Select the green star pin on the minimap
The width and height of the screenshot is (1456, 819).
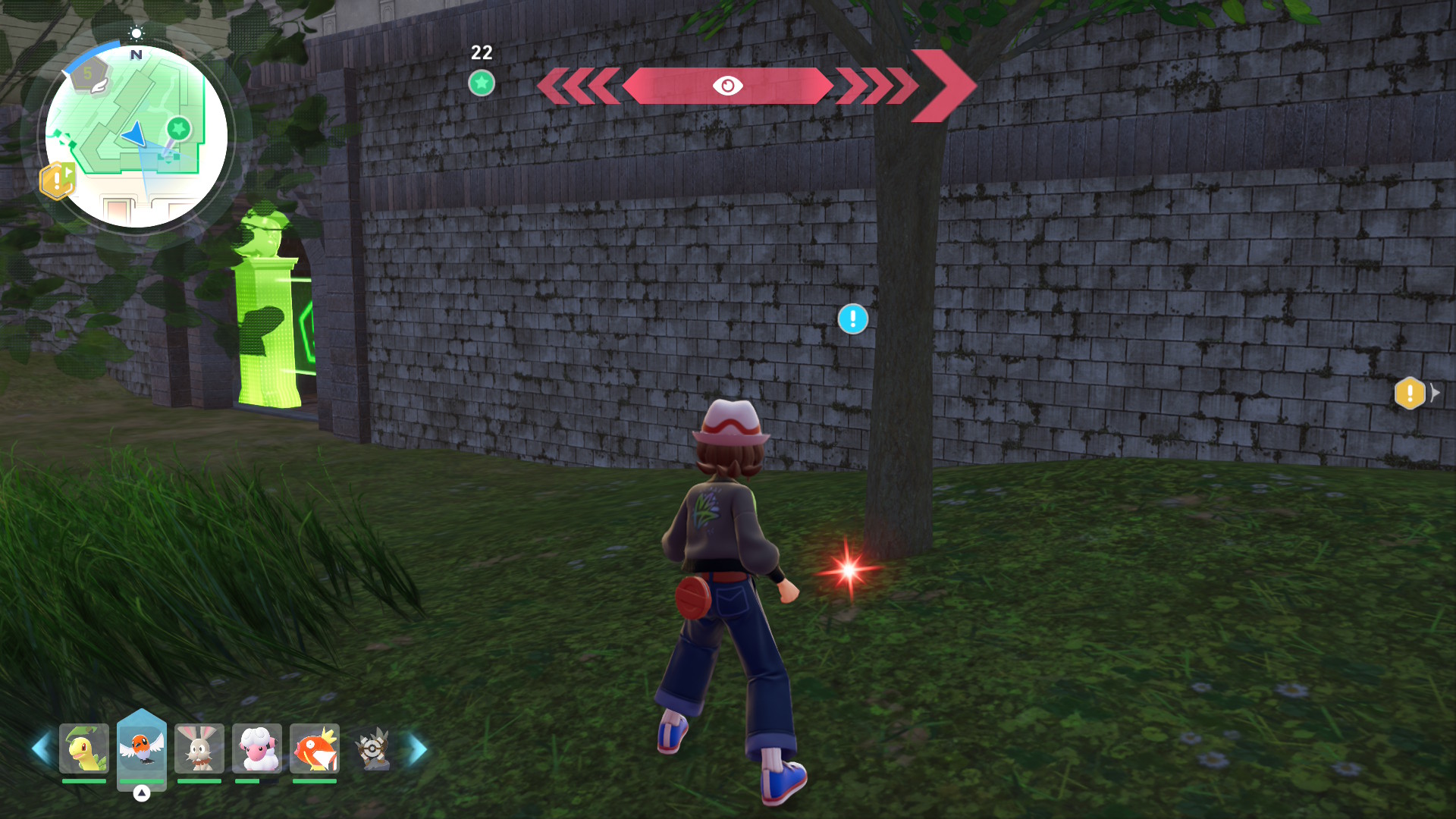179,129
